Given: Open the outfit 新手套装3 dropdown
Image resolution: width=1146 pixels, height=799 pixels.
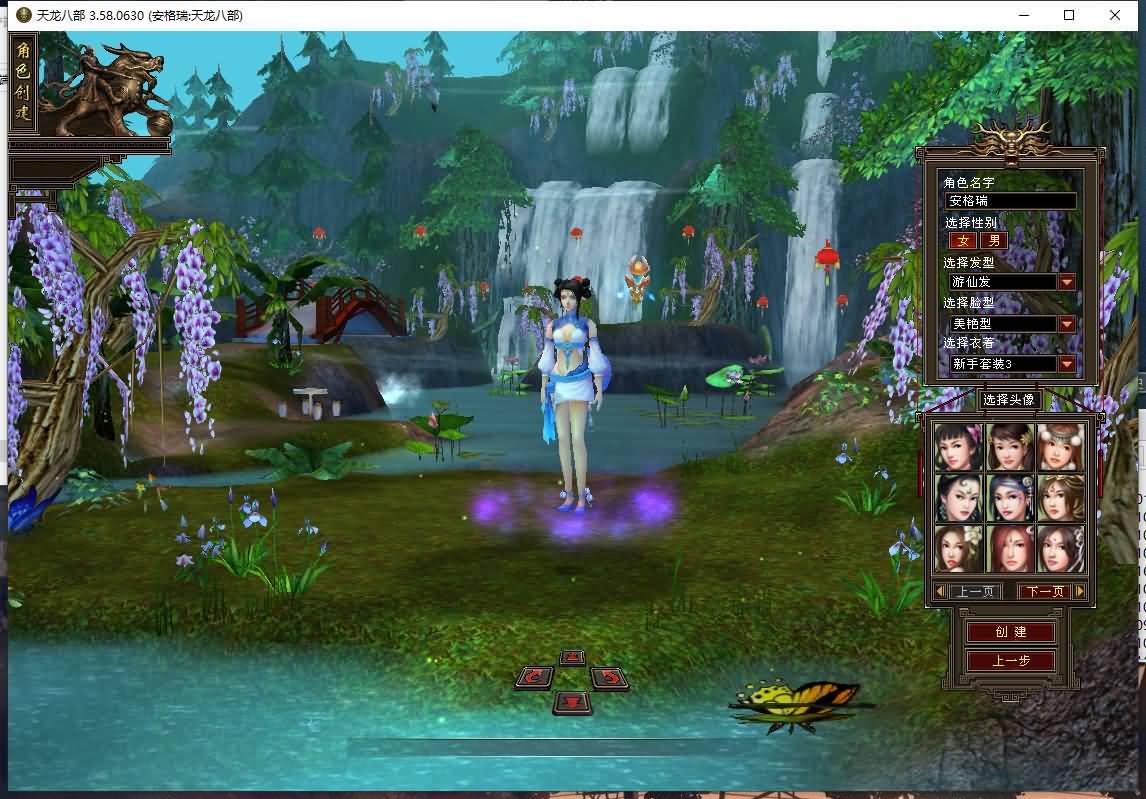Looking at the screenshot, I should 1067,364.
